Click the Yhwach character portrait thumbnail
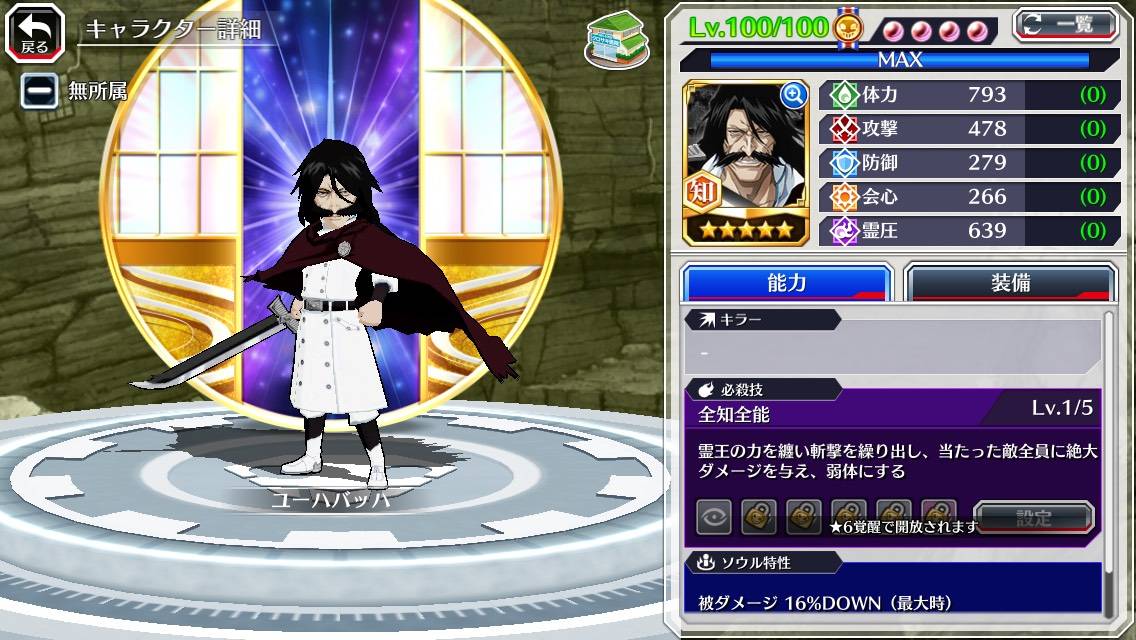The height and width of the screenshot is (640, 1136). [x=744, y=160]
